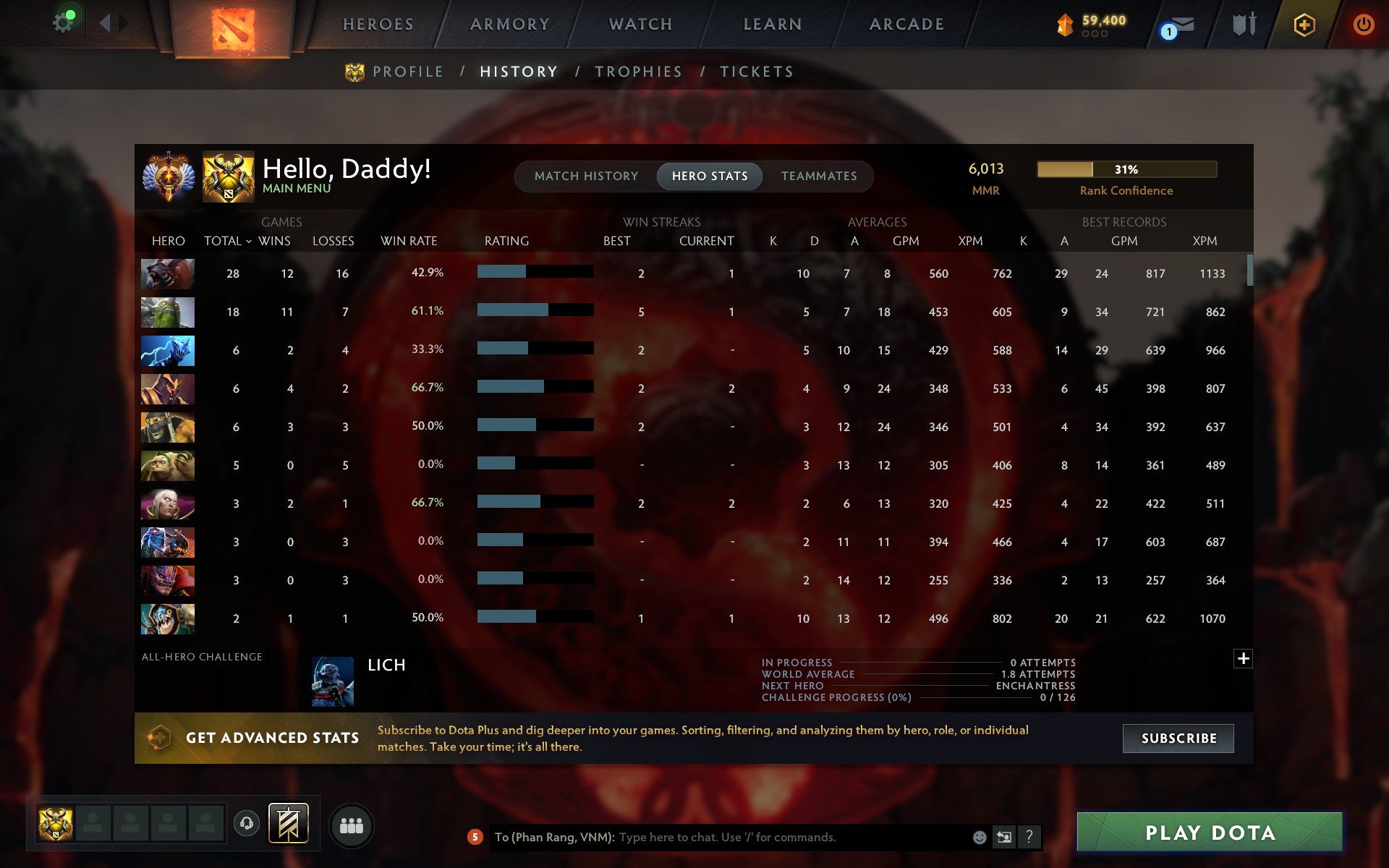
Task: Open the friends list icon near the chat
Action: 352,823
